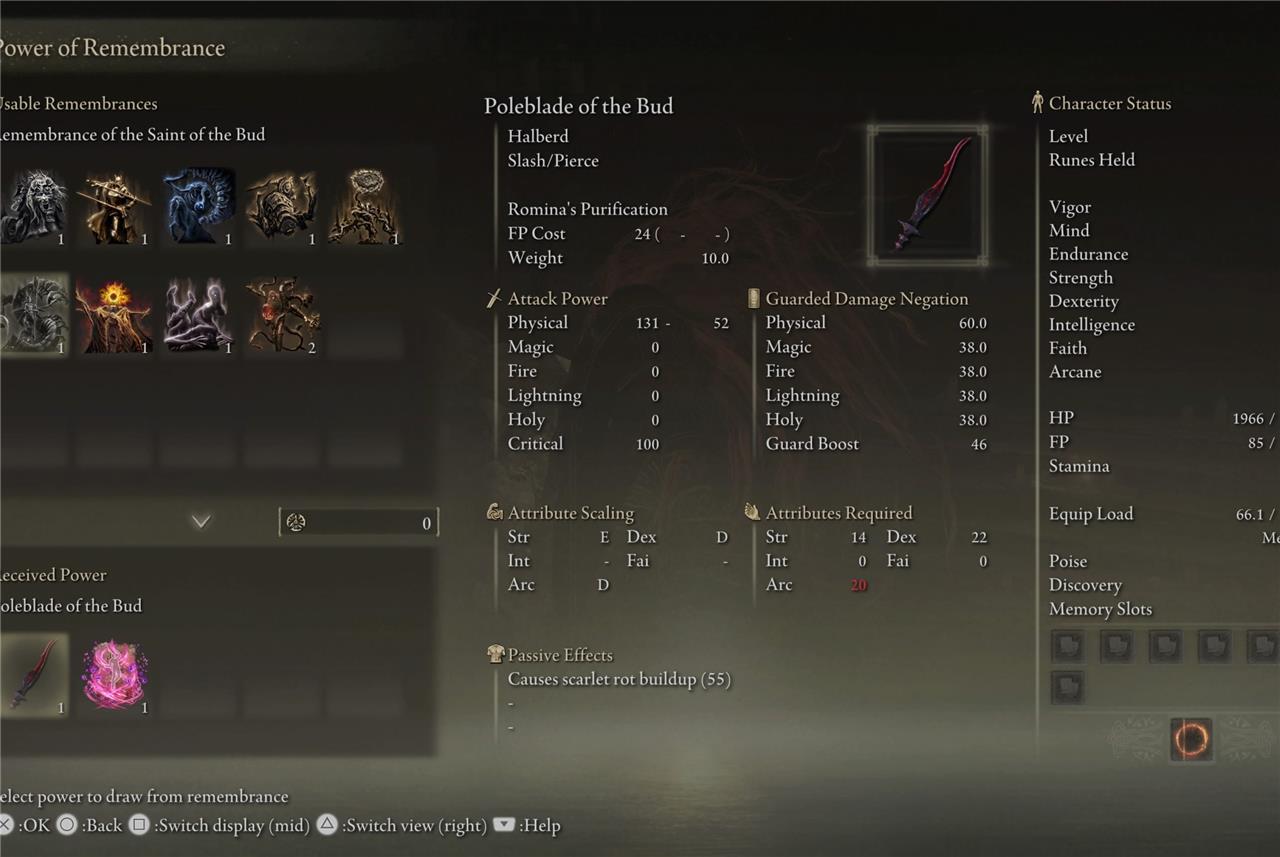
Task: Select the grey screaming-face remembrance
Action: [34, 205]
